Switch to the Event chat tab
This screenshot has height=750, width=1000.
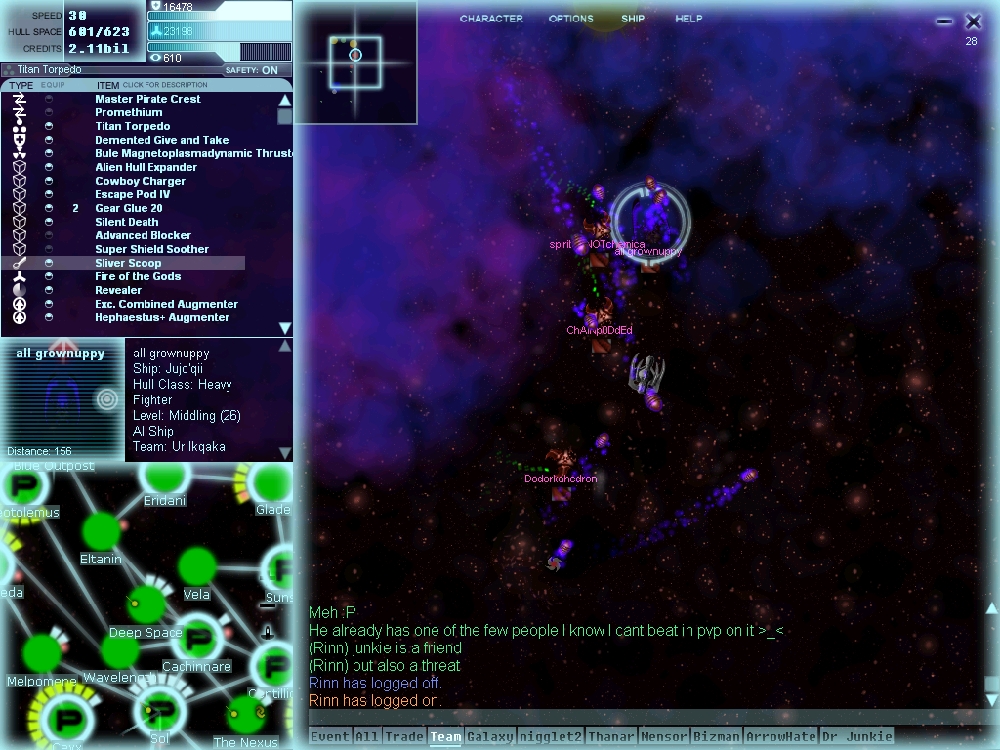[330, 737]
